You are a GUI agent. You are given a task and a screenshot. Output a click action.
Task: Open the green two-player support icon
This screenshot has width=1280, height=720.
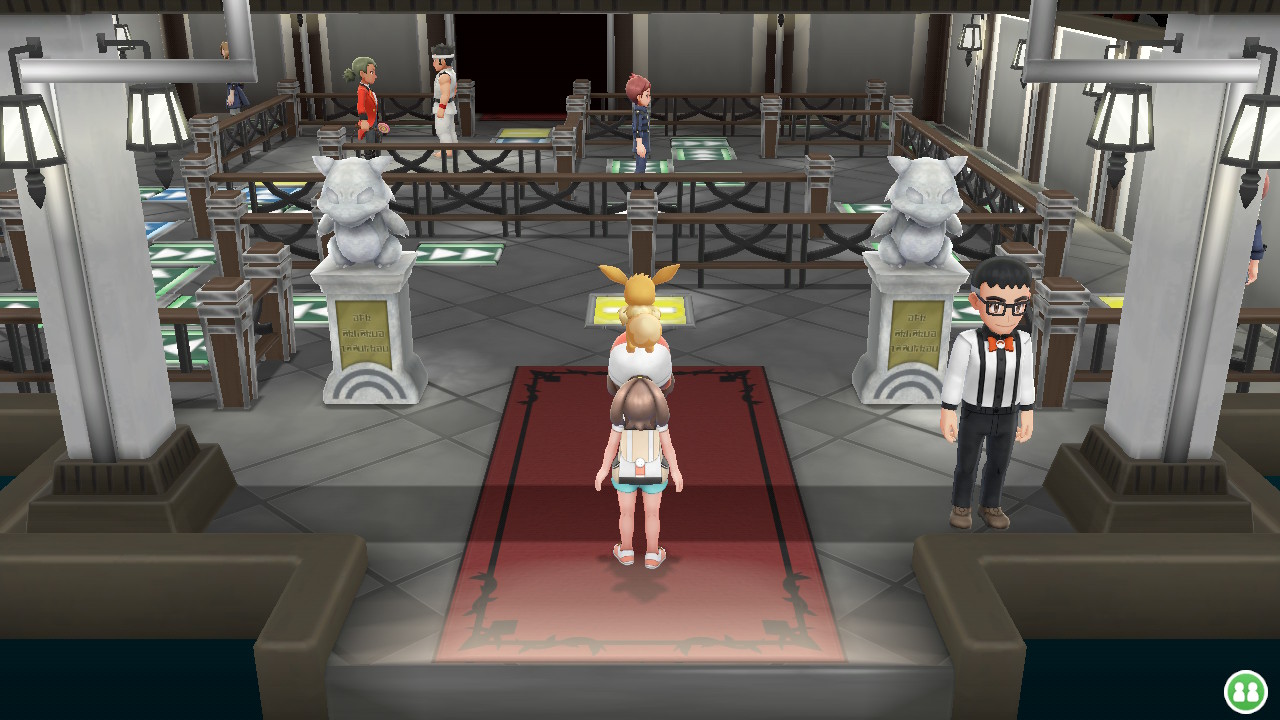pos(1245,691)
